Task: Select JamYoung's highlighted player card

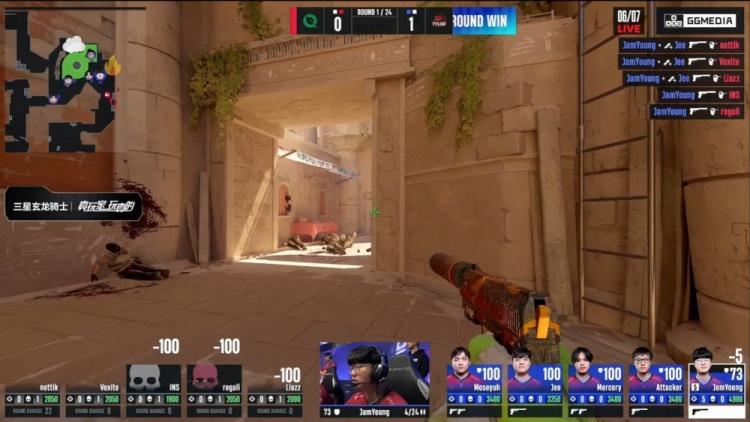Action: (x=717, y=382)
